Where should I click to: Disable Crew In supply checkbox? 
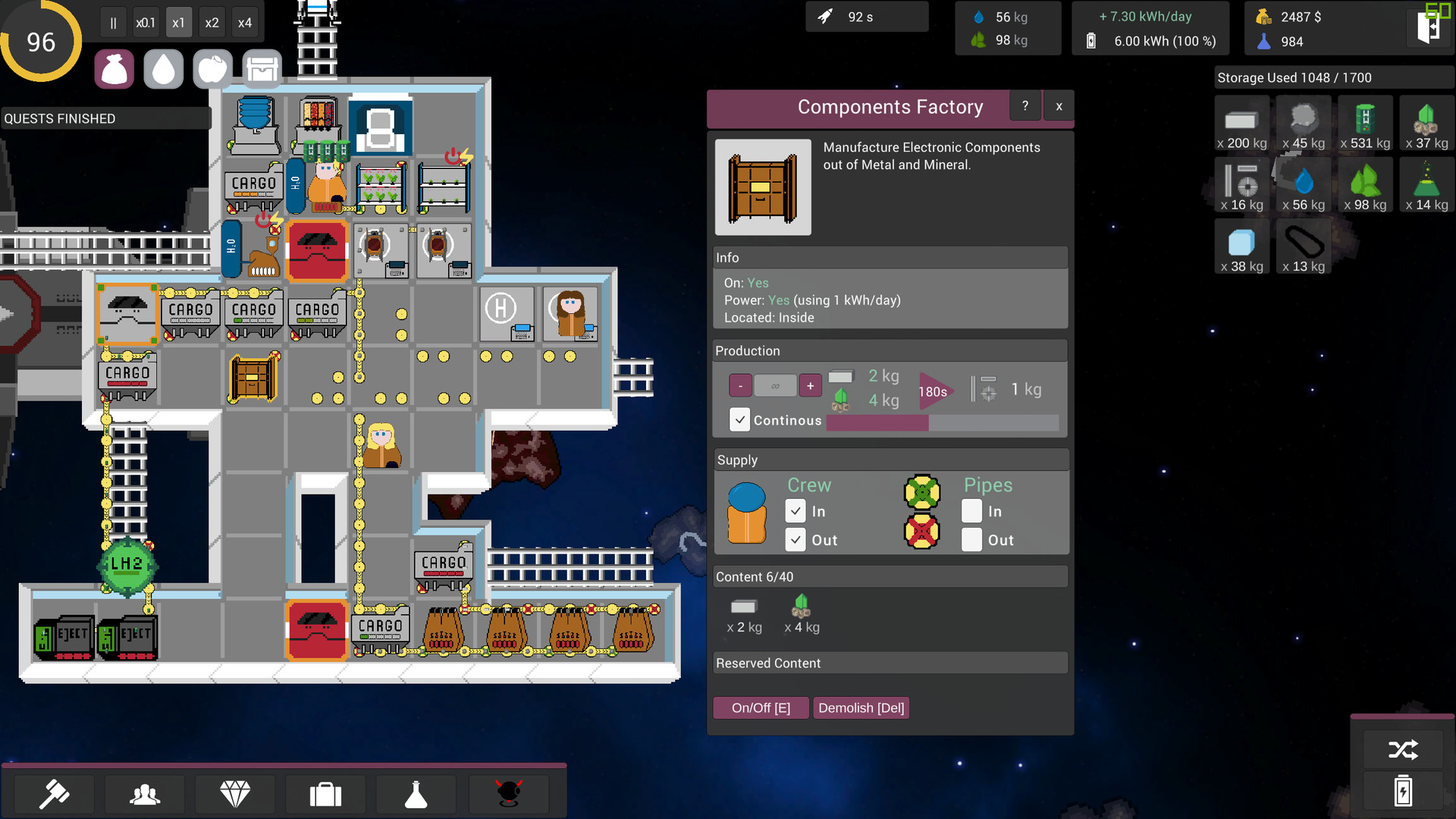795,511
